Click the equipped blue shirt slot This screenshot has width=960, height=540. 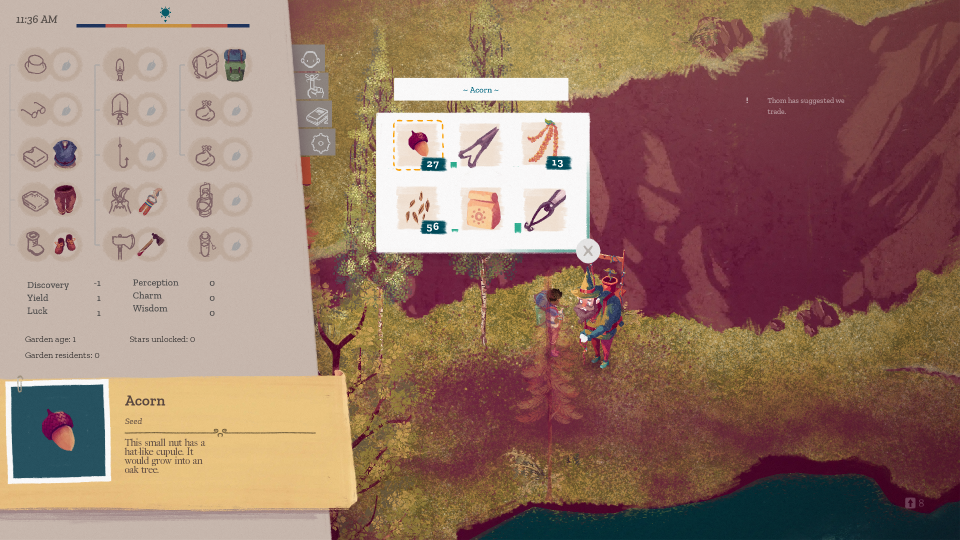click(65, 154)
